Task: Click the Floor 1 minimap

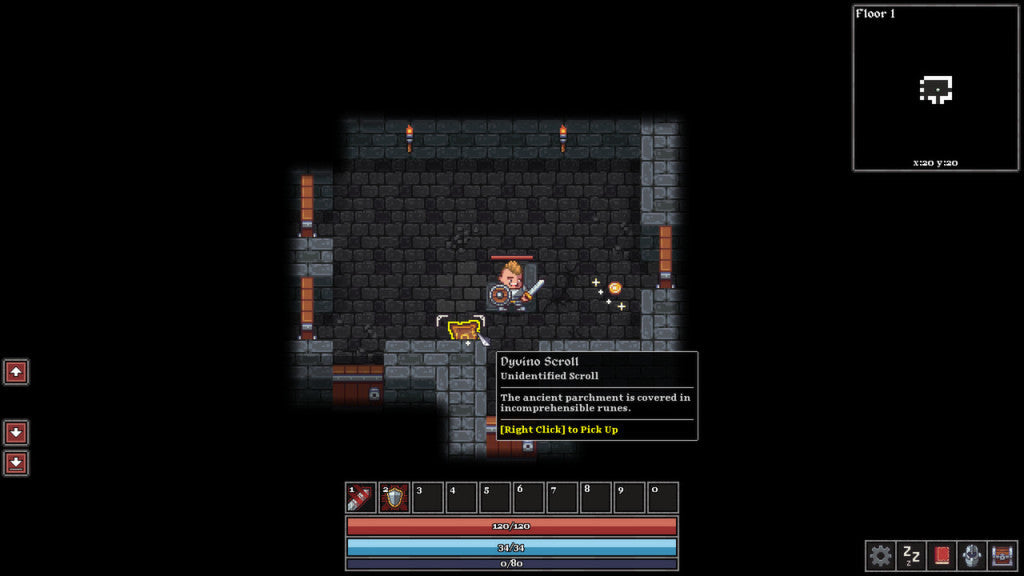Action: [936, 88]
